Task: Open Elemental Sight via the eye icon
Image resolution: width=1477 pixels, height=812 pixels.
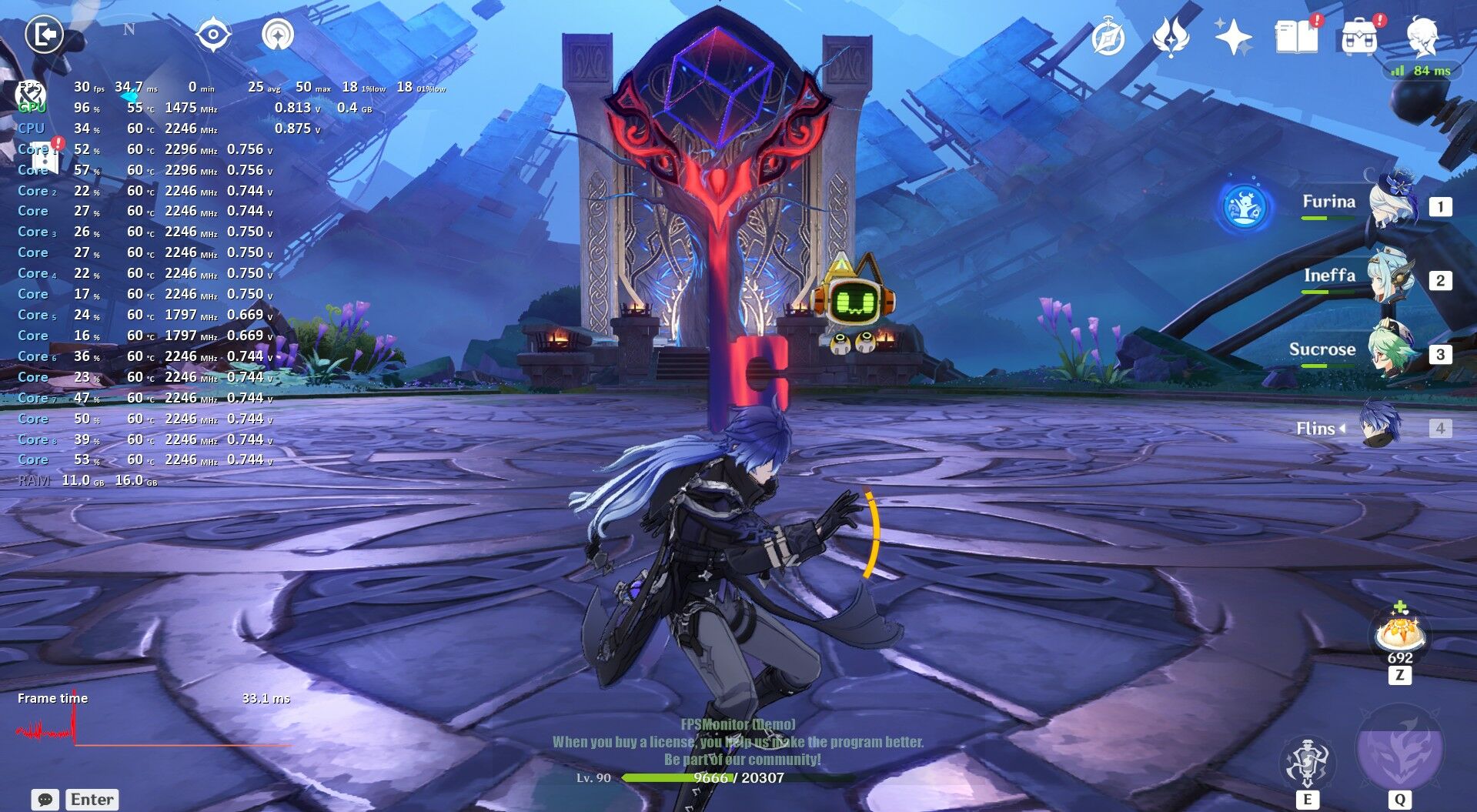Action: [x=212, y=33]
